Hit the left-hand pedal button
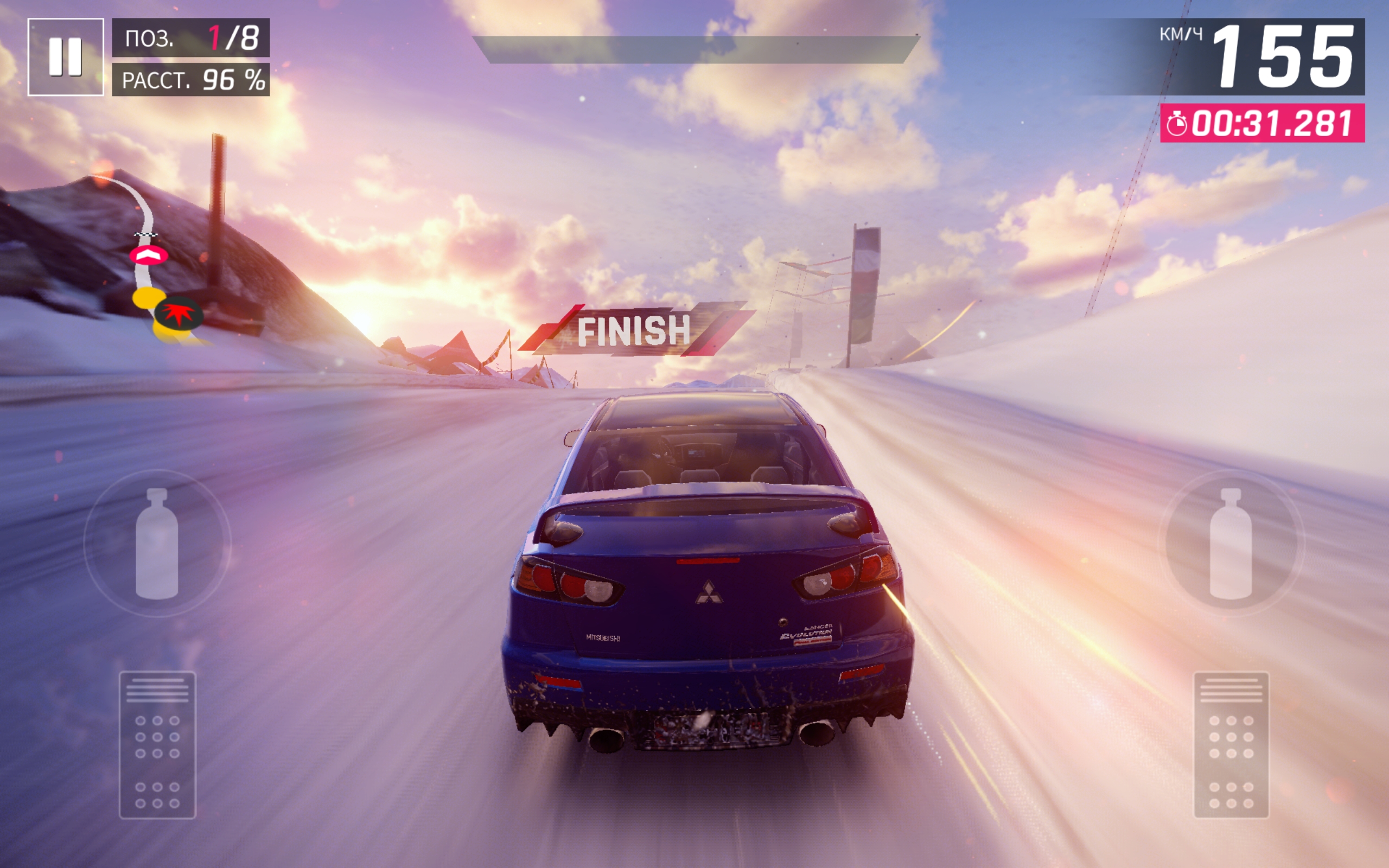 pyautogui.click(x=157, y=744)
